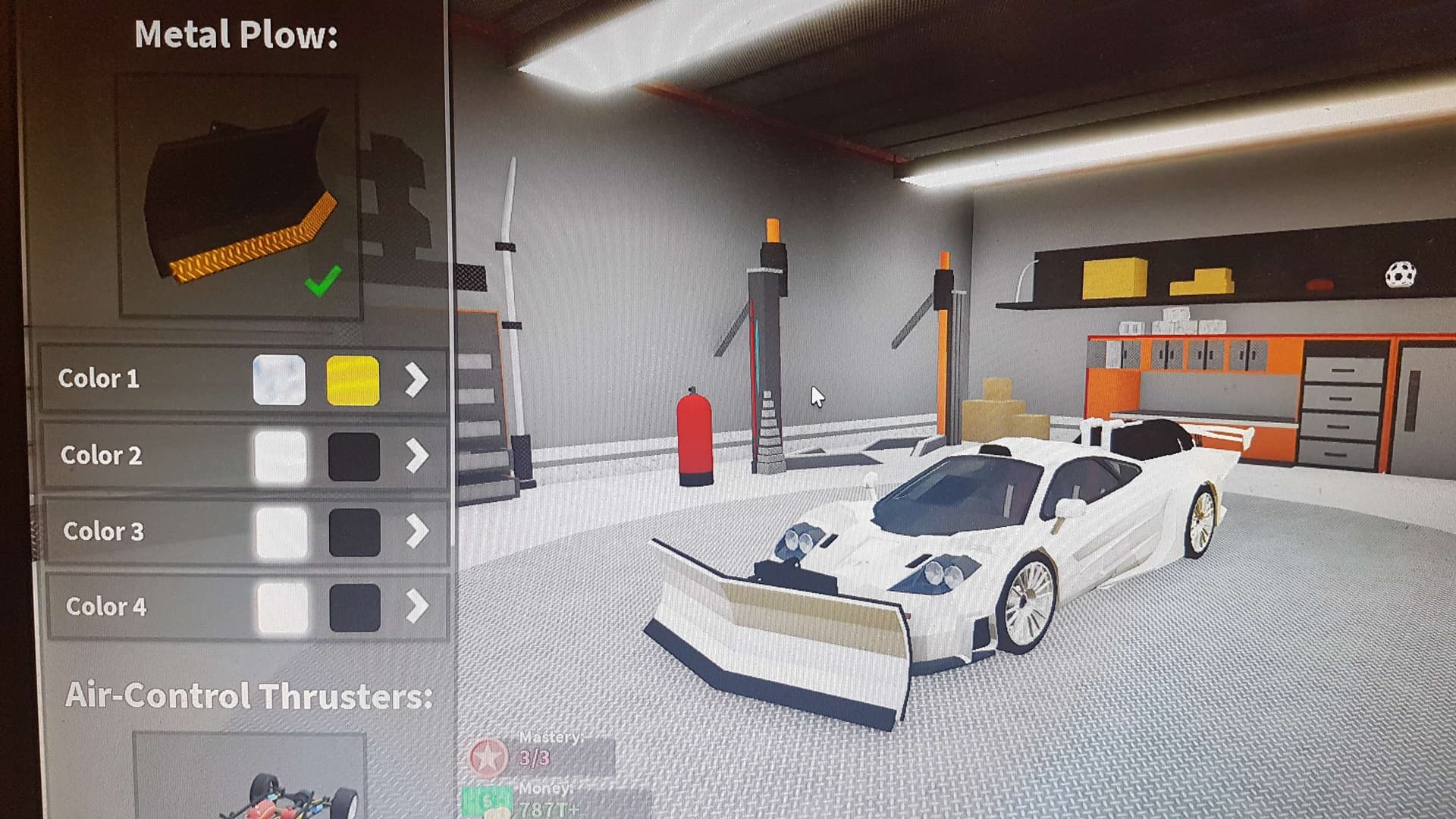
Task: Select the white swatch for Color 2
Action: (281, 457)
